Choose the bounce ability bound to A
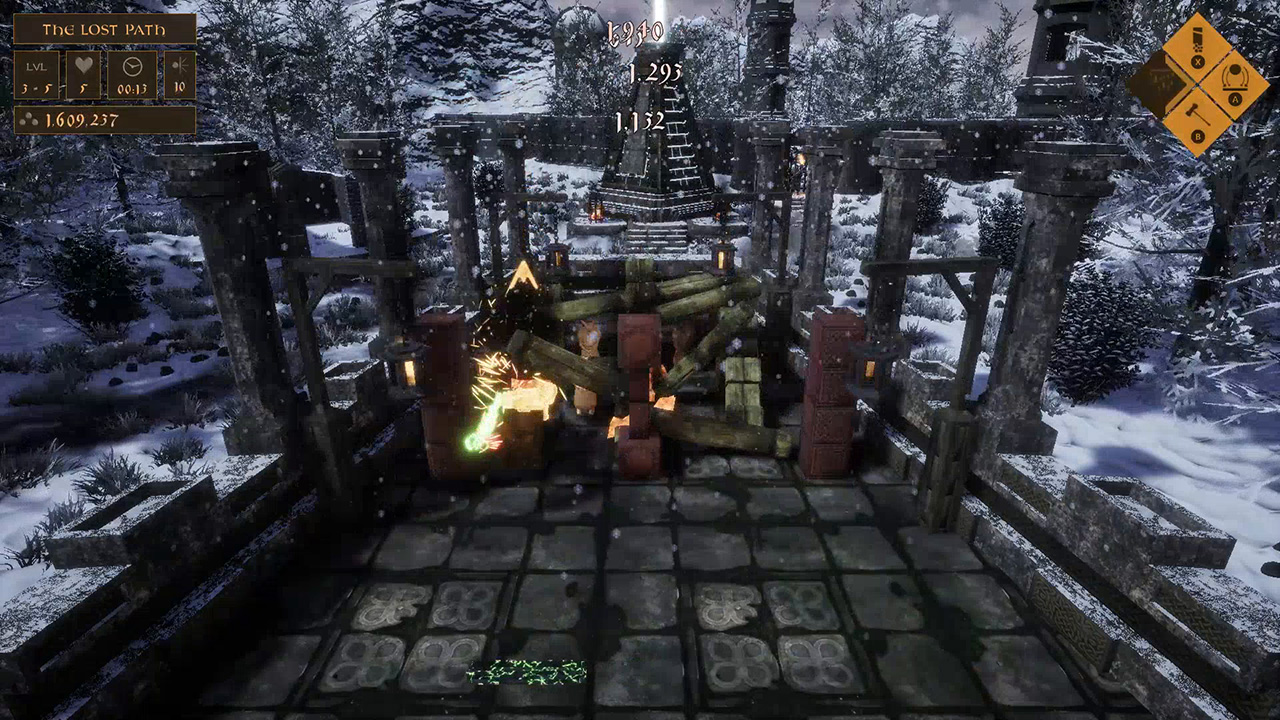This screenshot has height=720, width=1280. point(1234,83)
